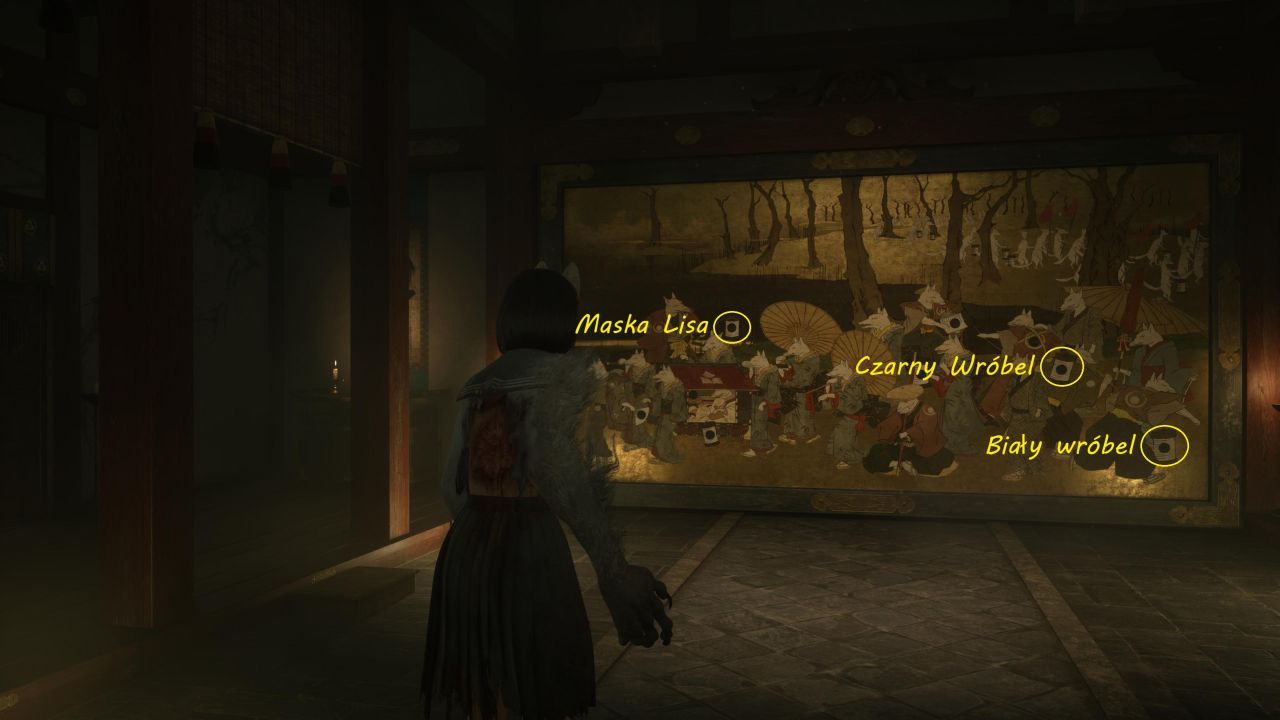Select the marker circled beside Maska Lisa
1280x720 pixels.
pyautogui.click(x=733, y=327)
